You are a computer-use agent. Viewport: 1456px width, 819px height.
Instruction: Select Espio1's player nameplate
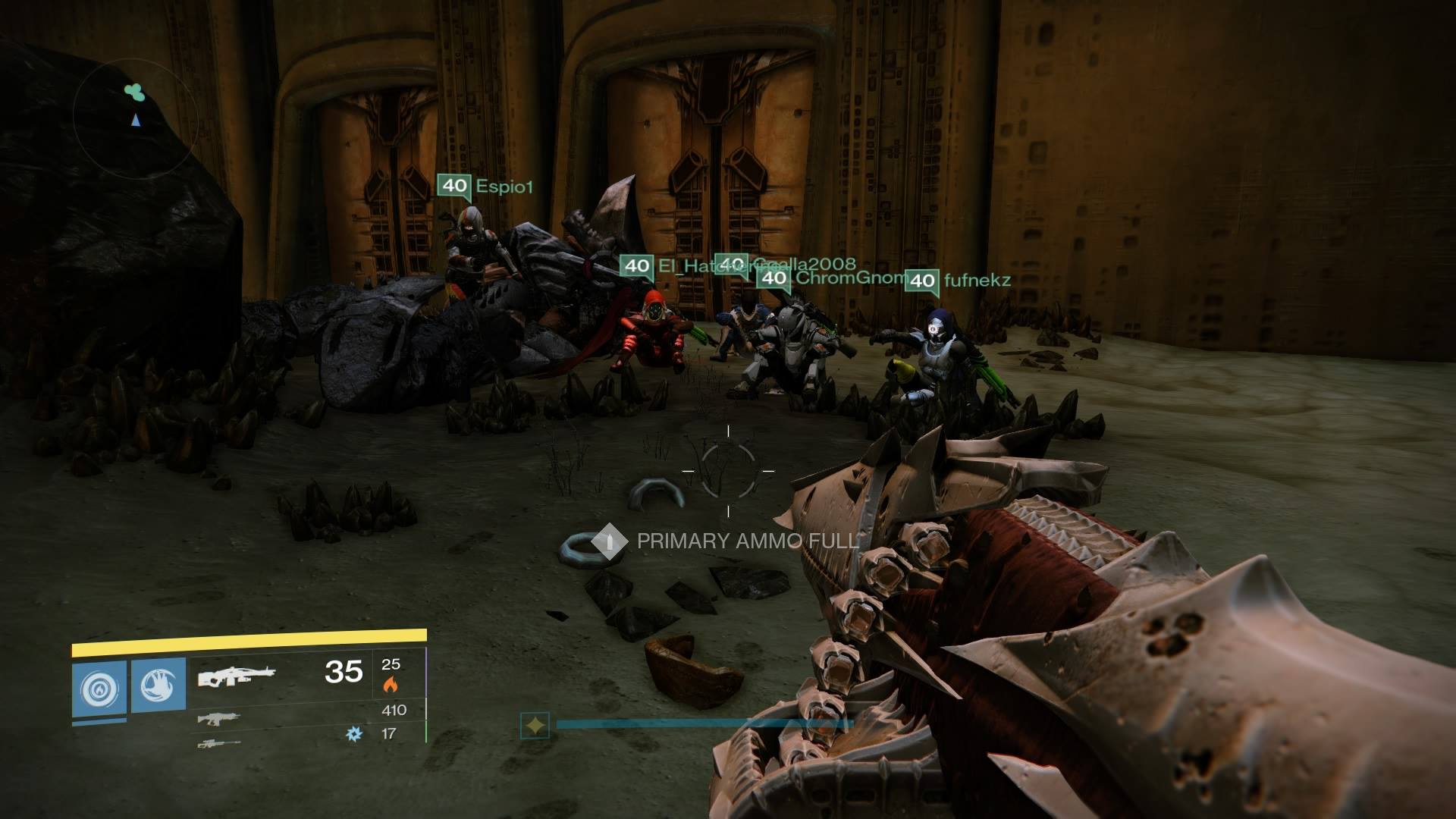coord(486,187)
